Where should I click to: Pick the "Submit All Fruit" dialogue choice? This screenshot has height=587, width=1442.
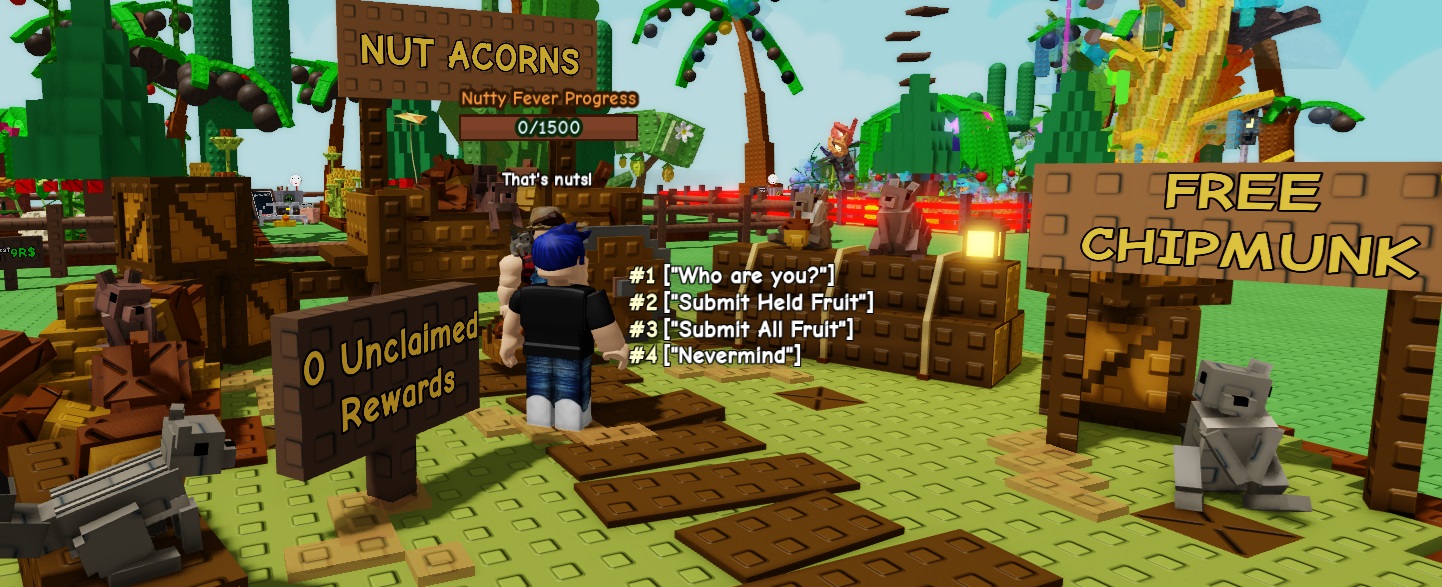(x=741, y=328)
